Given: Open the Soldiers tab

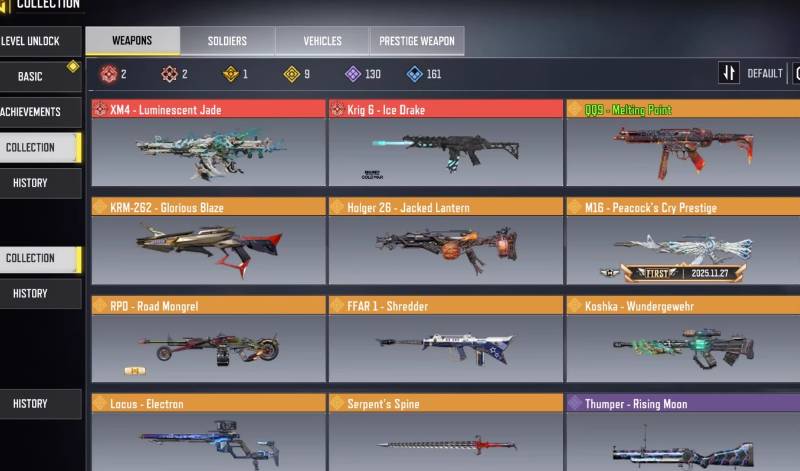Looking at the screenshot, I should (x=227, y=41).
